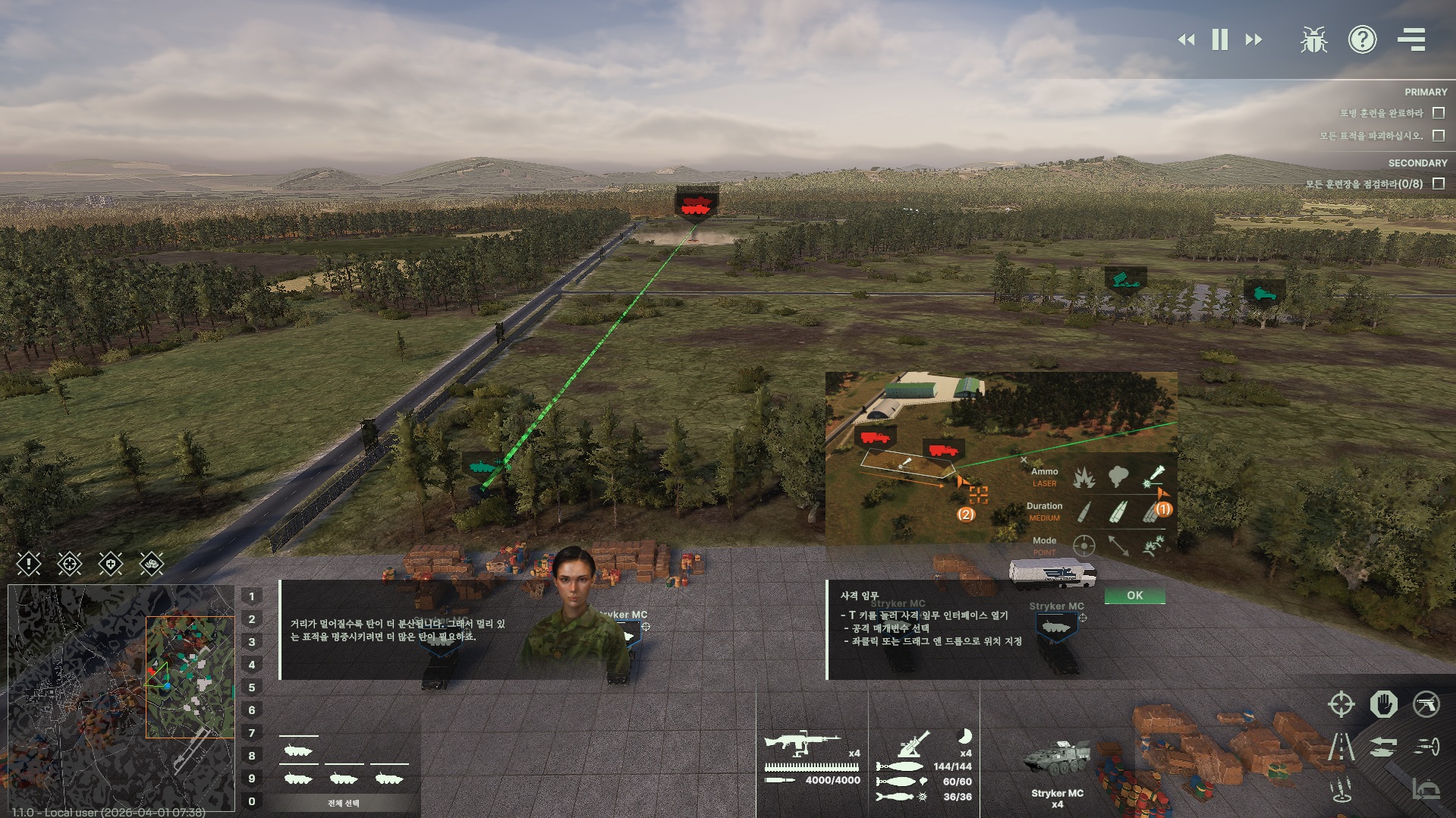This screenshot has width=1456, height=818.
Task: Choose control group number 1
Action: 252,596
